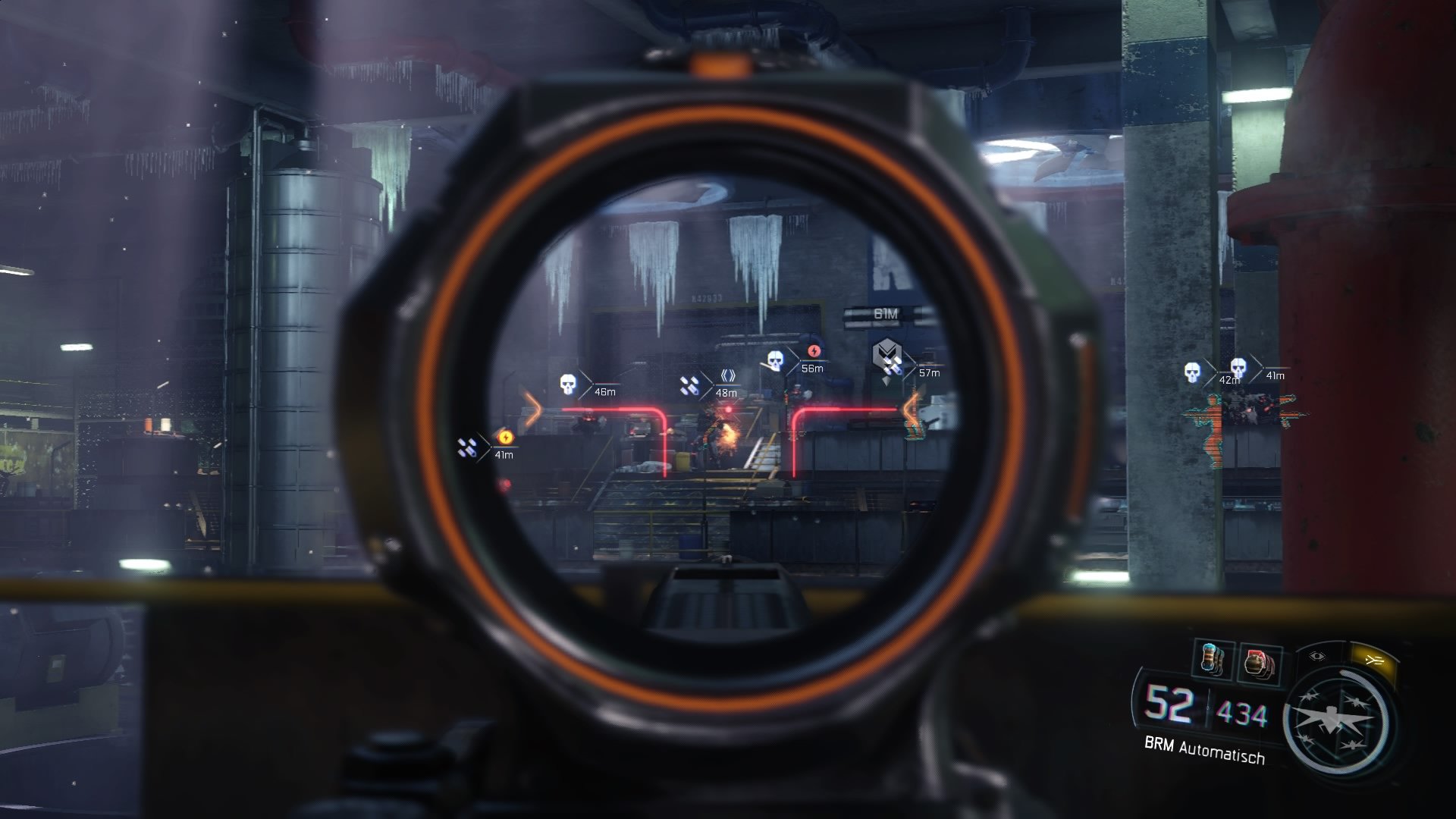The width and height of the screenshot is (1456, 819).
Task: Toggle the ammo pack icon beside 48m
Action: click(x=690, y=384)
